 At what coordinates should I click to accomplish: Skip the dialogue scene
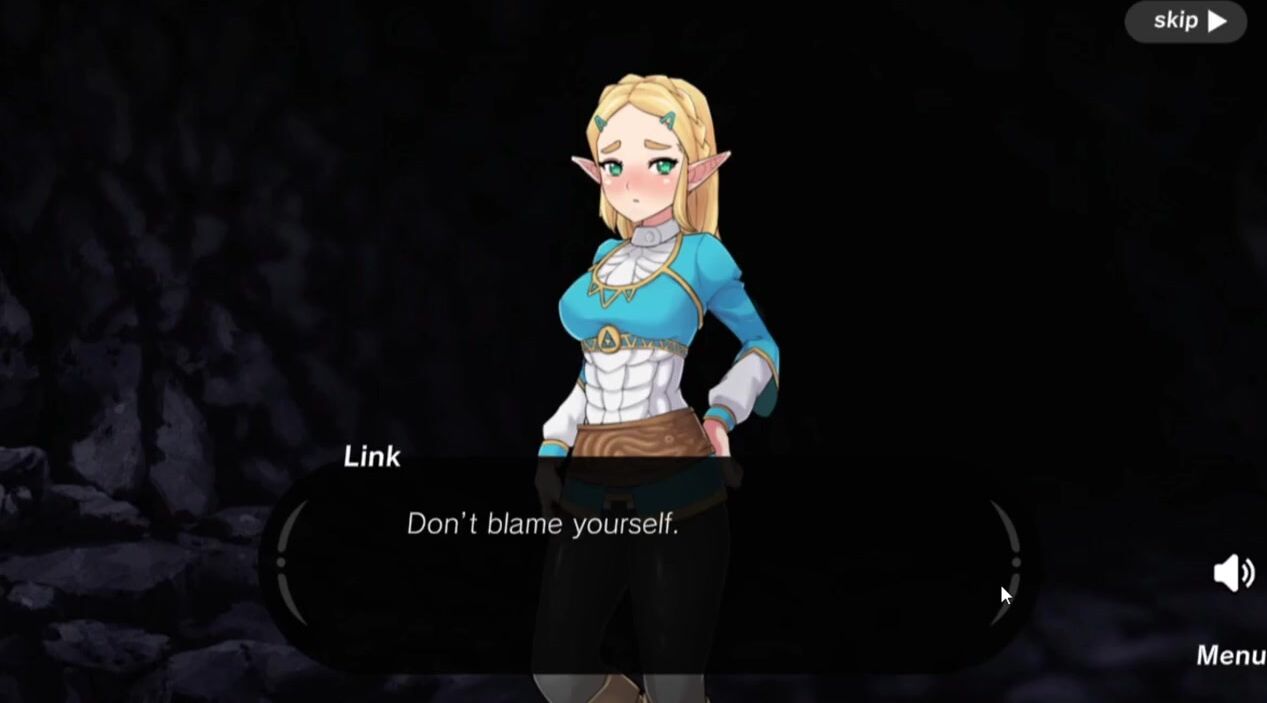(1187, 21)
